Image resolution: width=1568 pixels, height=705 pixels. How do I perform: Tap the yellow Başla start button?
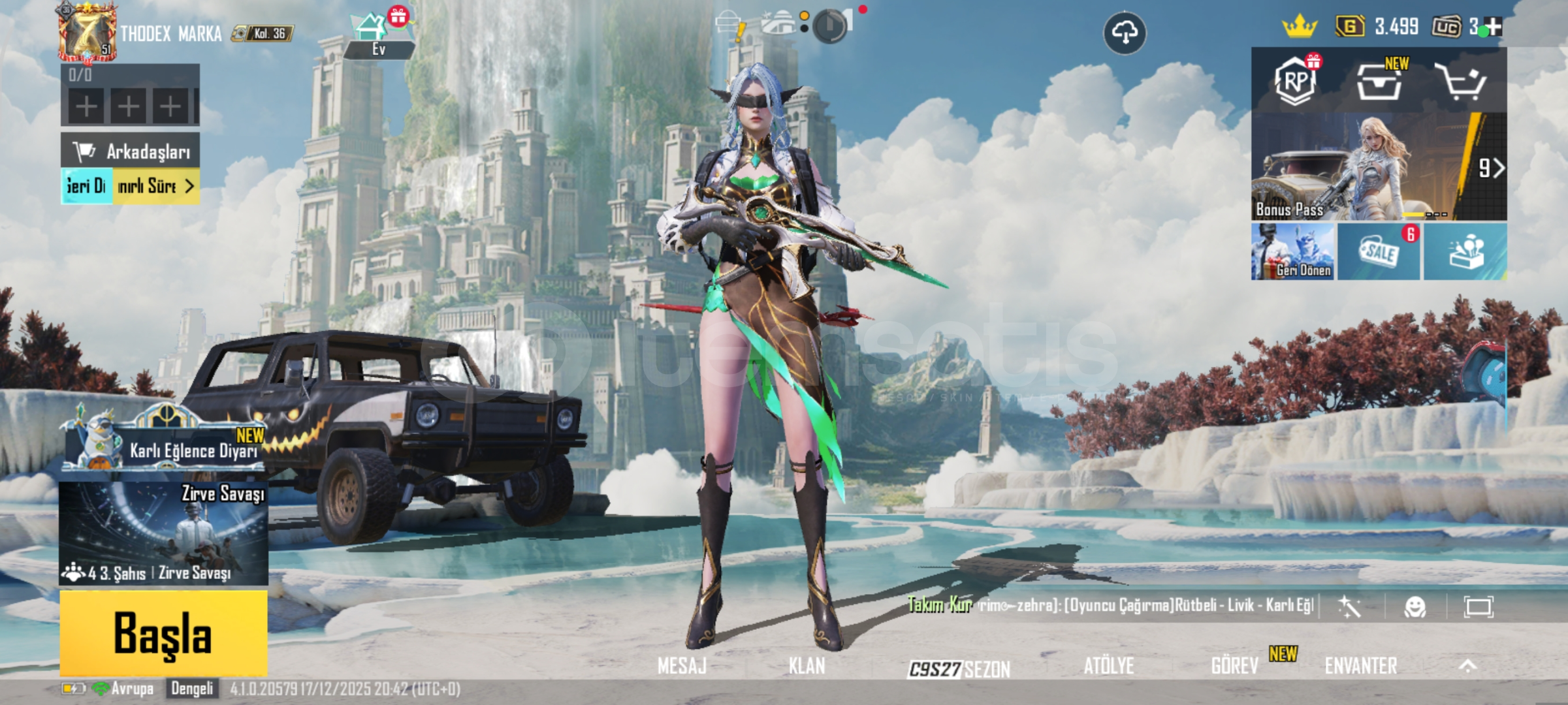point(163,633)
